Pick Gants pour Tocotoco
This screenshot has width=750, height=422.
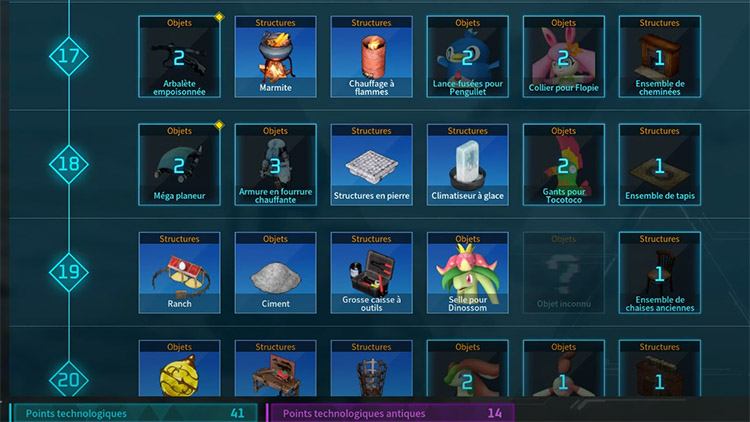pos(564,165)
